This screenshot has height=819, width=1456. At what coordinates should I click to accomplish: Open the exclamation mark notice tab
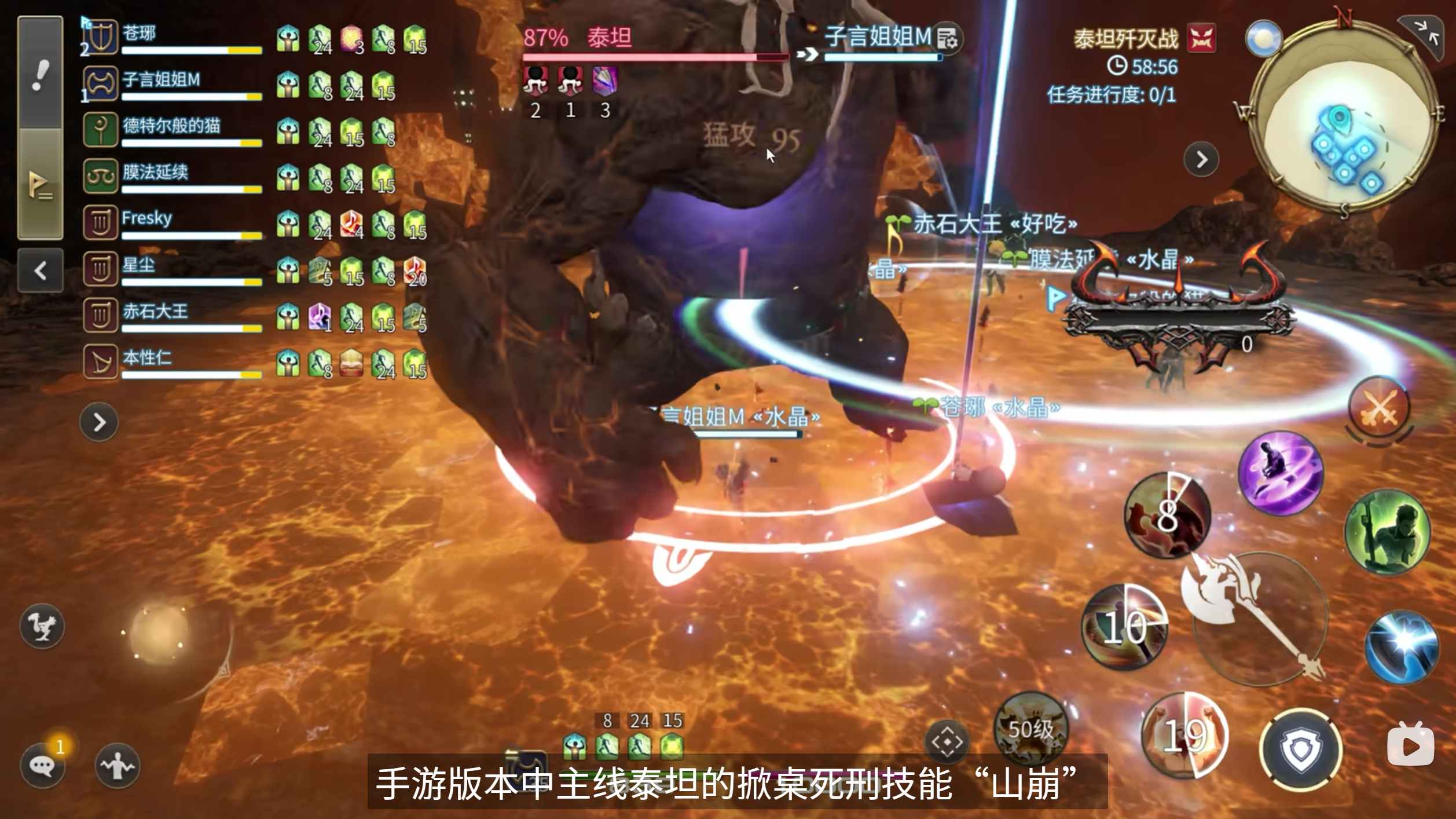pyautogui.click(x=40, y=74)
